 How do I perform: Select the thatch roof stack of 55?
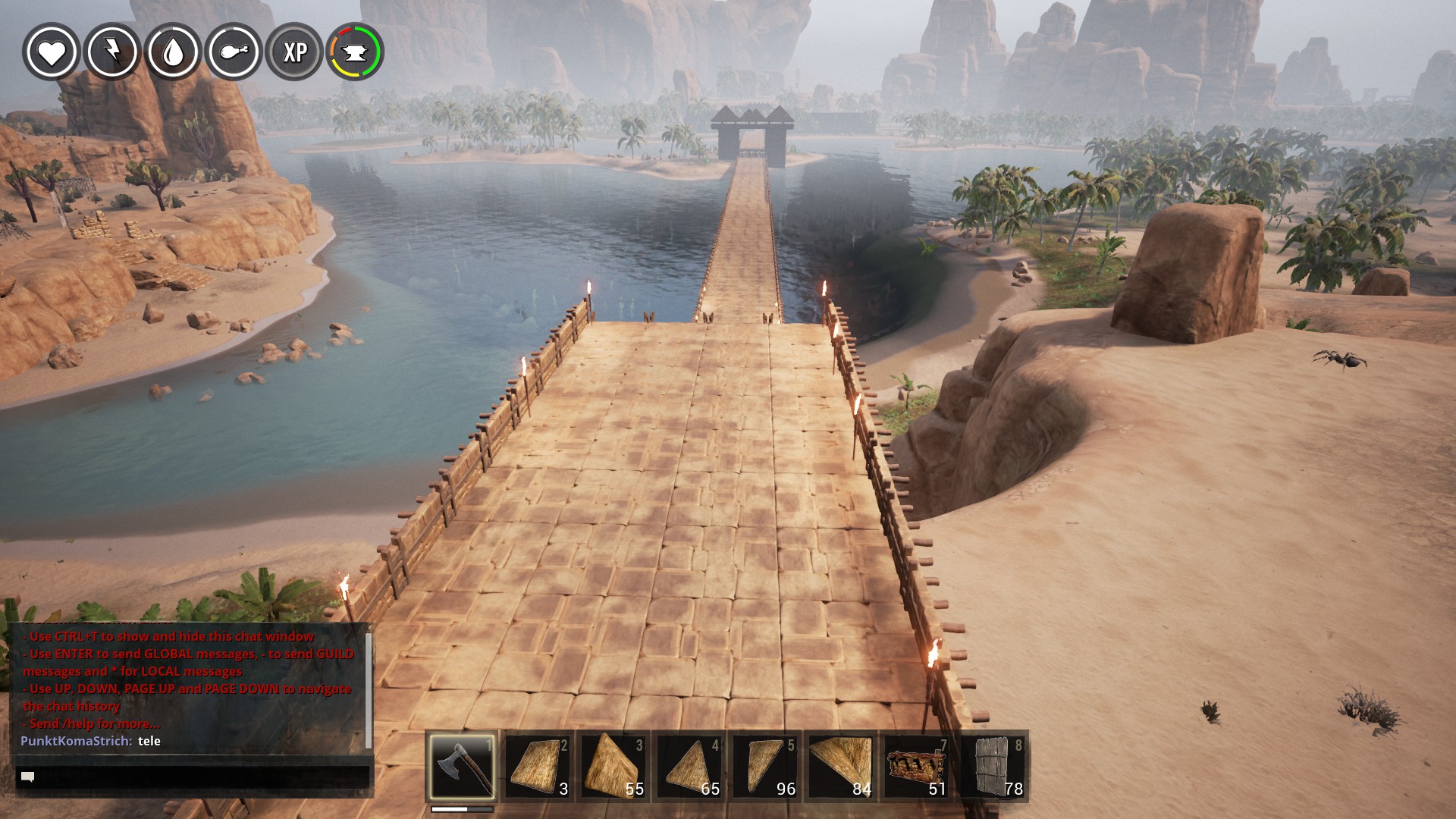613,766
